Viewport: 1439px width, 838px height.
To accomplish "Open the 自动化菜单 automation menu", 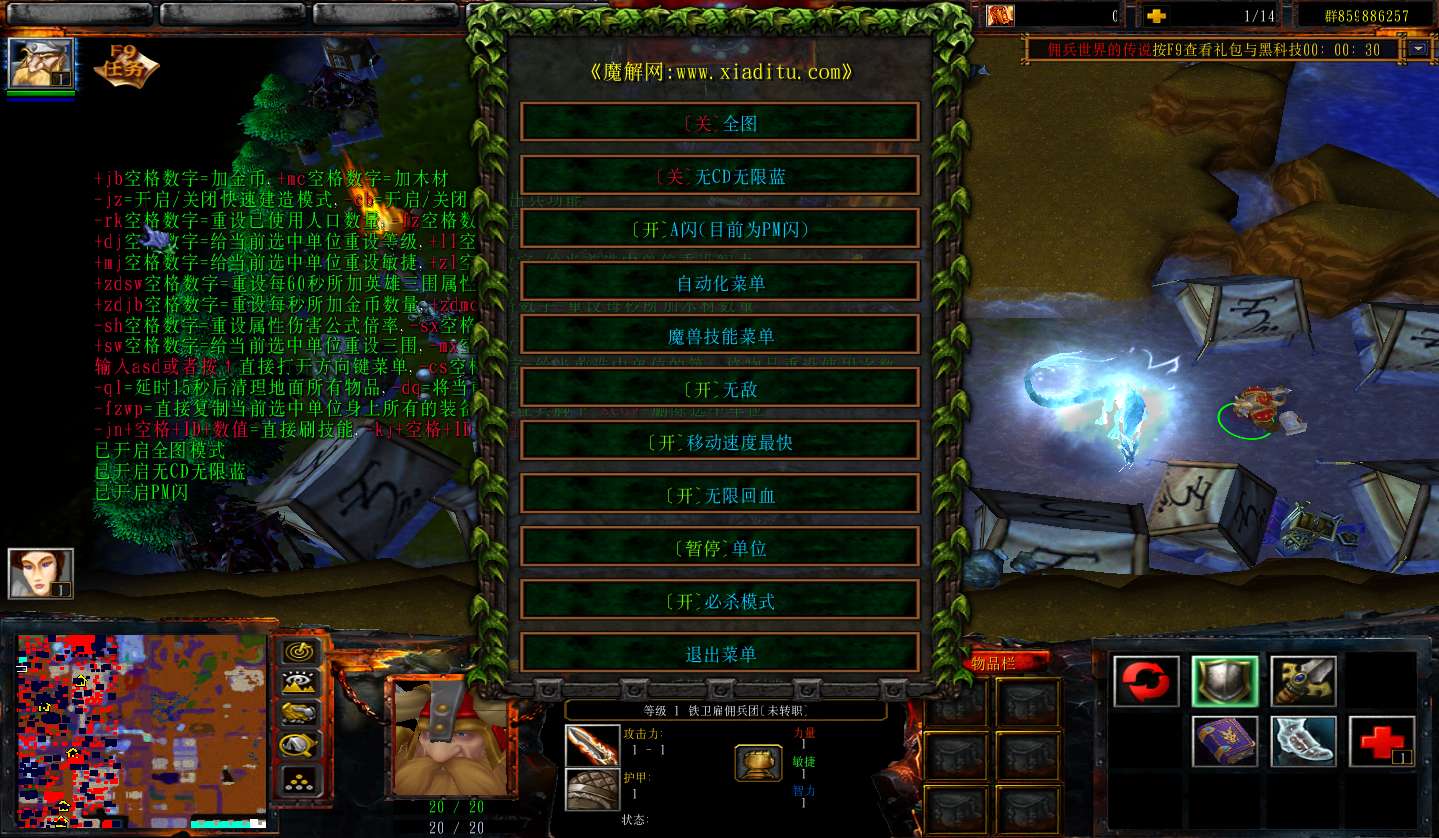I will coord(719,282).
